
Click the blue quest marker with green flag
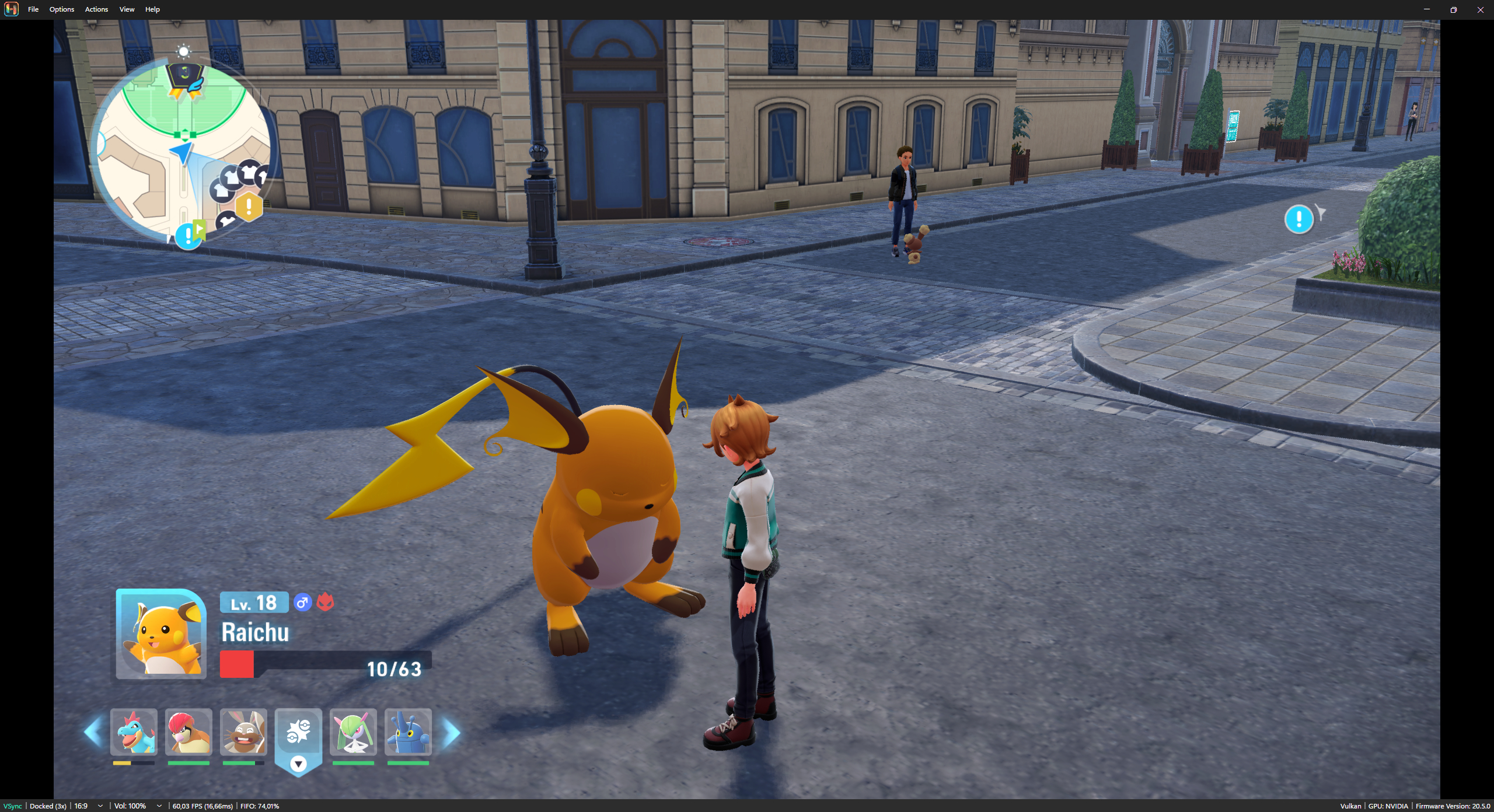(x=189, y=235)
